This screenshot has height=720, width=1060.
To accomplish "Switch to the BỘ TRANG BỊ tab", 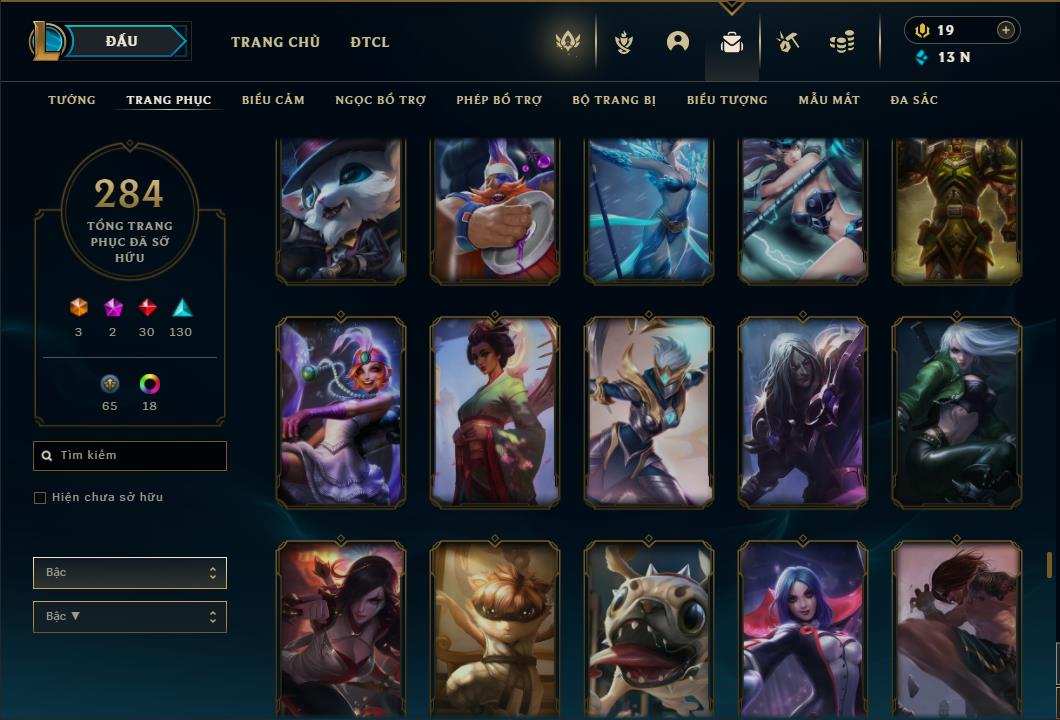I will [614, 100].
